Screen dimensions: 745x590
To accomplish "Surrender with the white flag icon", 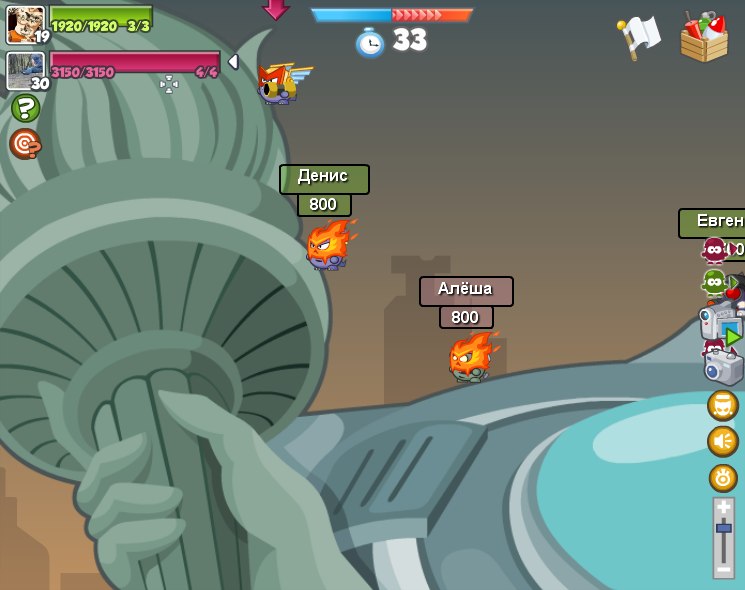I will (639, 37).
